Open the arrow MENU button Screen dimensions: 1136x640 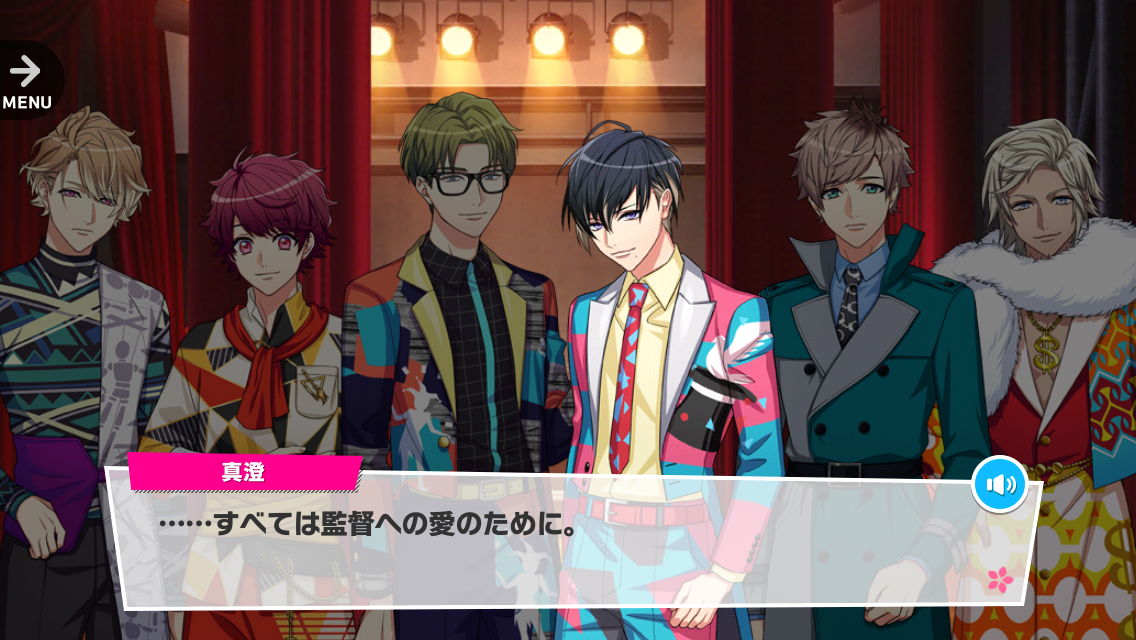[26, 80]
